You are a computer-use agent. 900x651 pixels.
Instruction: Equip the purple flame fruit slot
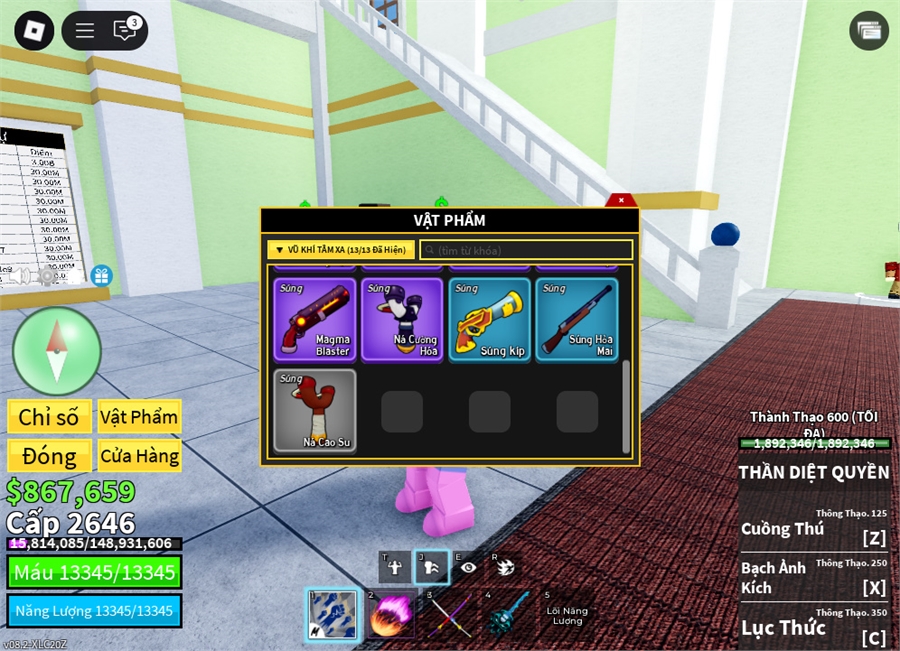point(390,614)
